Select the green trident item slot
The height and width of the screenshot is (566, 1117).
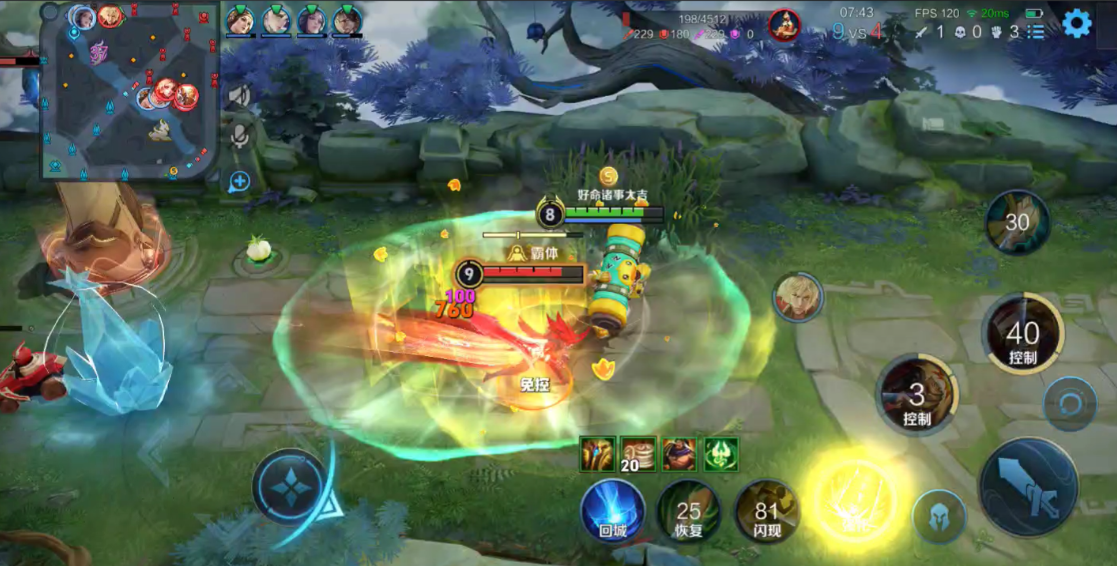coord(721,454)
